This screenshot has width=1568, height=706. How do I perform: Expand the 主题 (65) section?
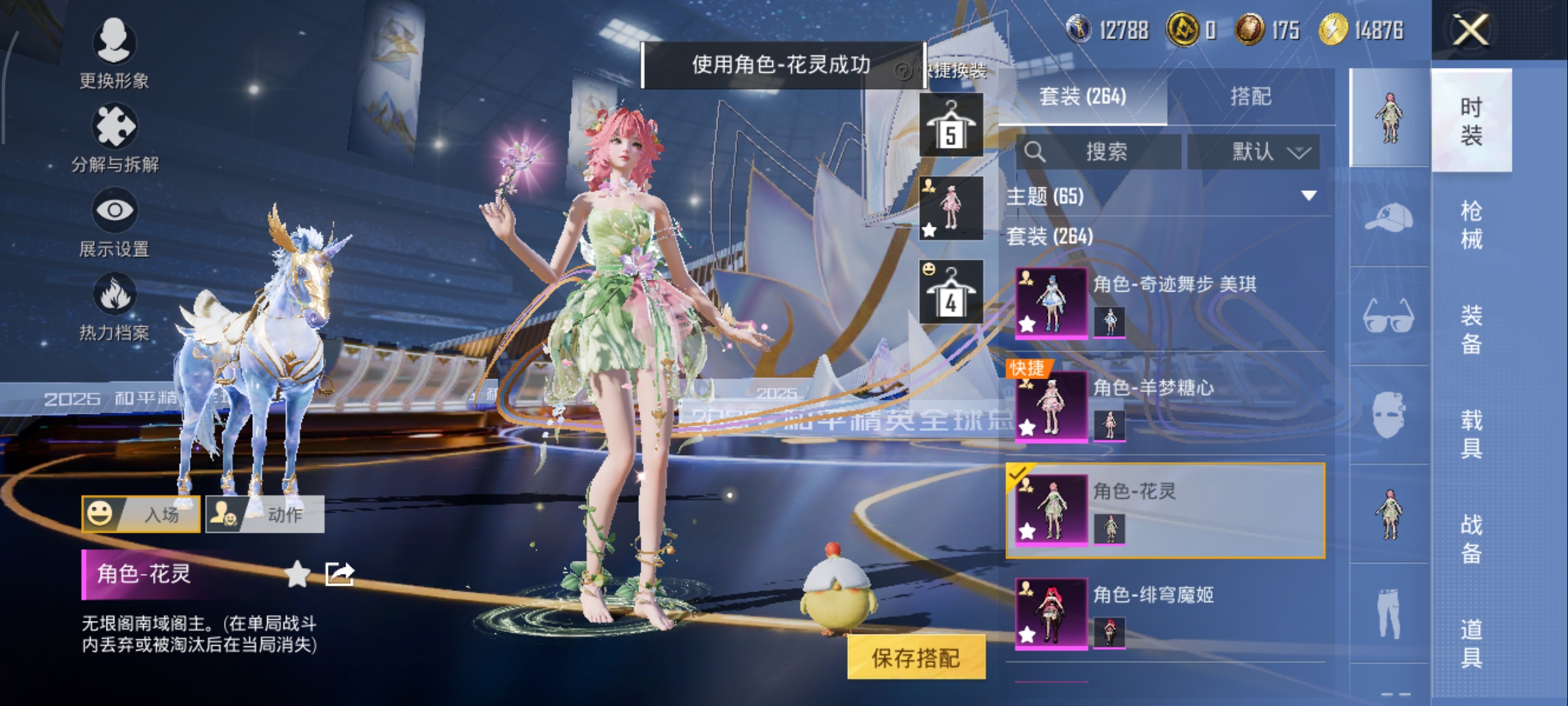pyautogui.click(x=1309, y=196)
